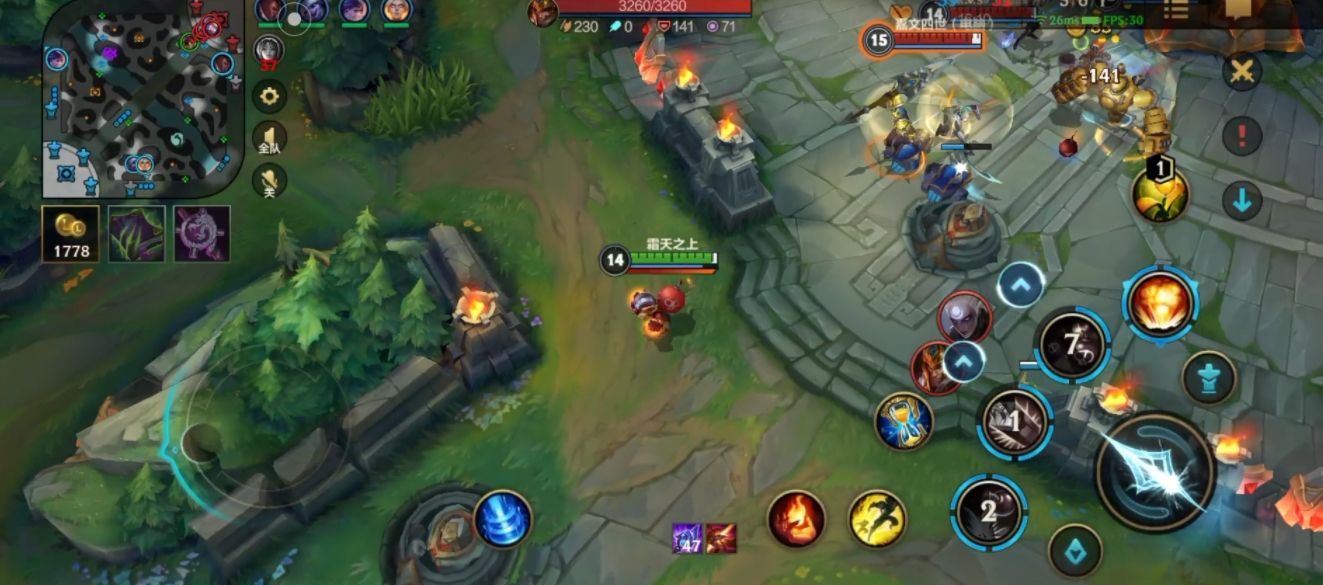Open the gear settings button

(x=269, y=97)
